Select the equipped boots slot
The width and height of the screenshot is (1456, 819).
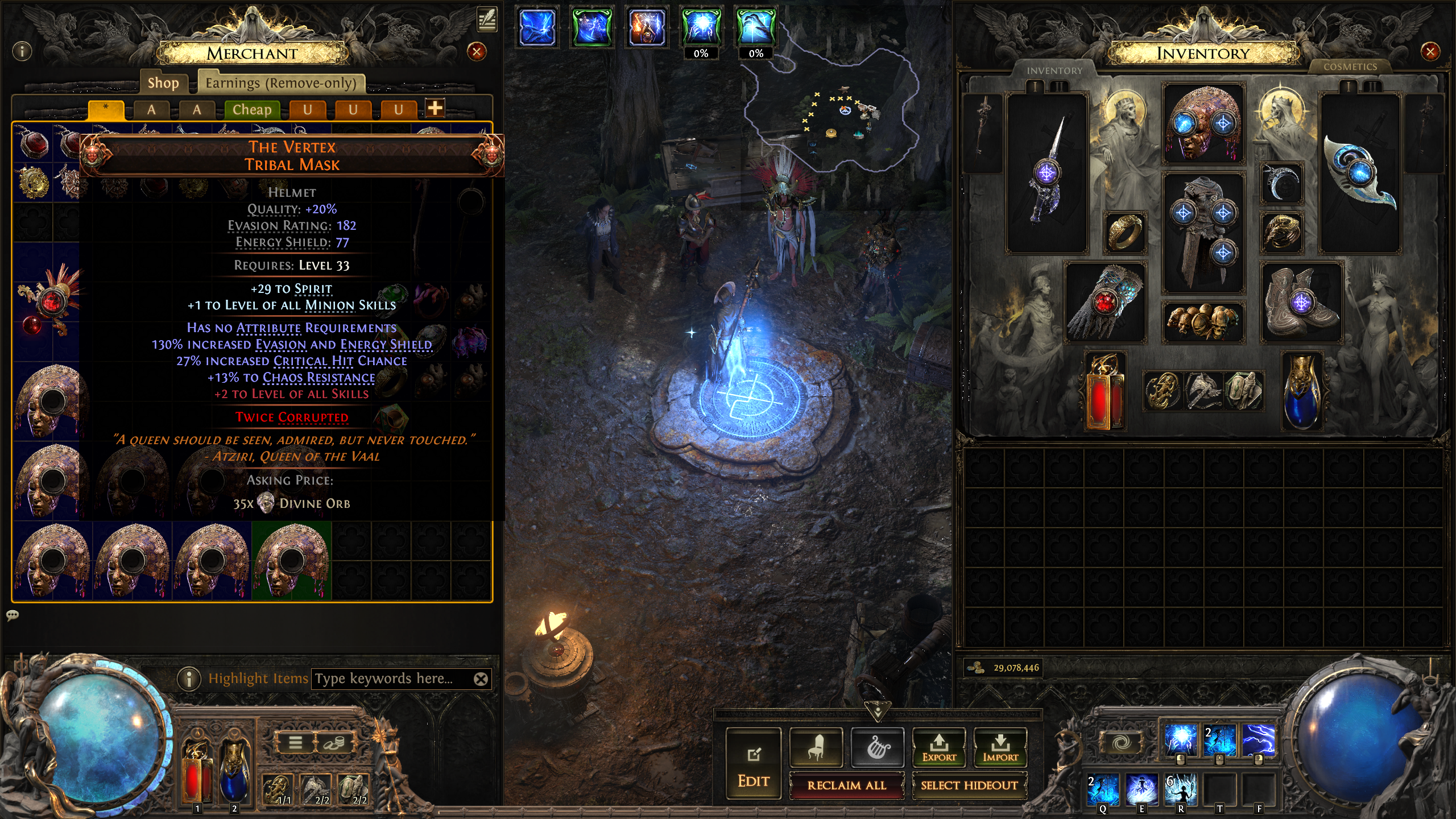click(x=1301, y=303)
